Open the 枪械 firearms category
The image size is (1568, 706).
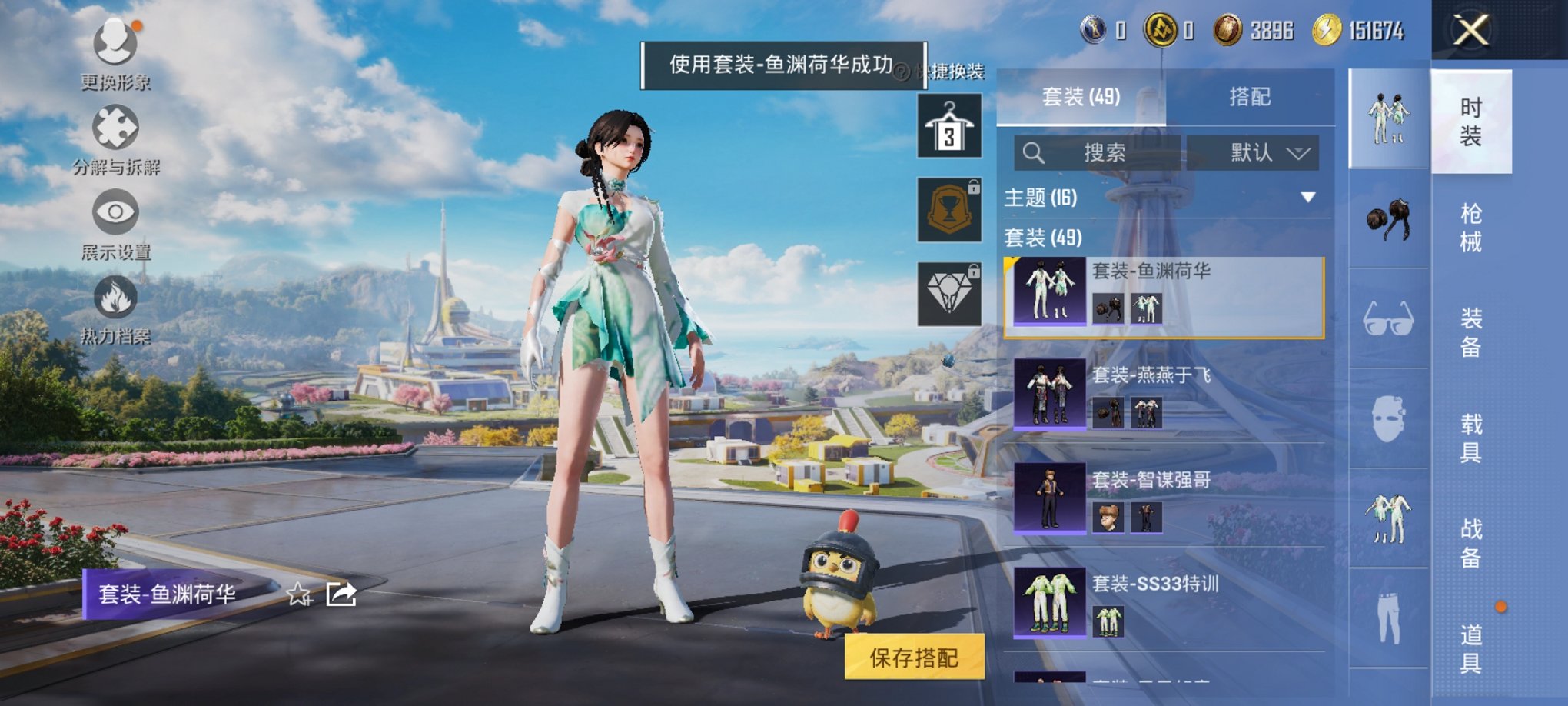[x=1470, y=228]
